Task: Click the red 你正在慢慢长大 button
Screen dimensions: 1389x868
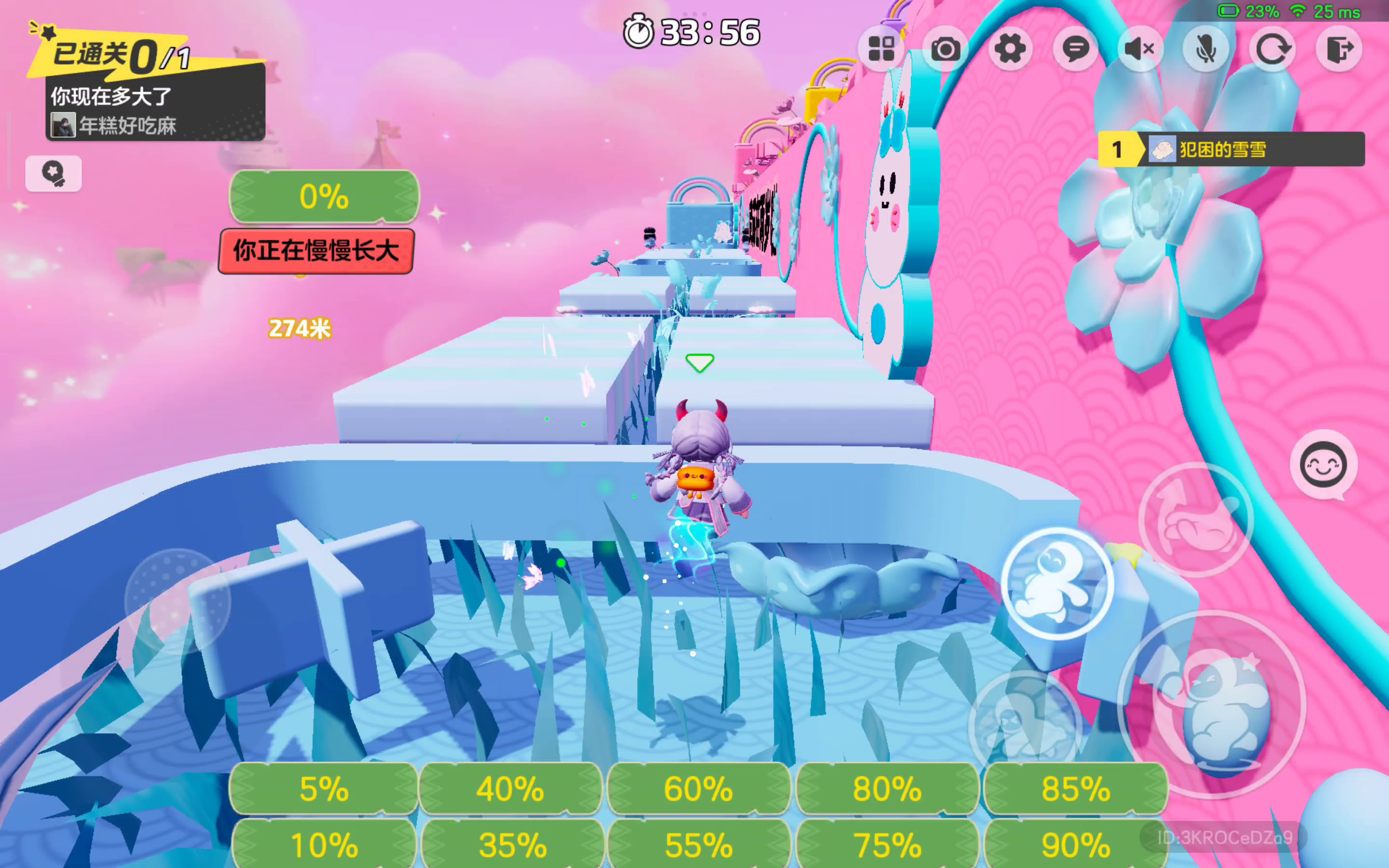Action: (x=316, y=251)
